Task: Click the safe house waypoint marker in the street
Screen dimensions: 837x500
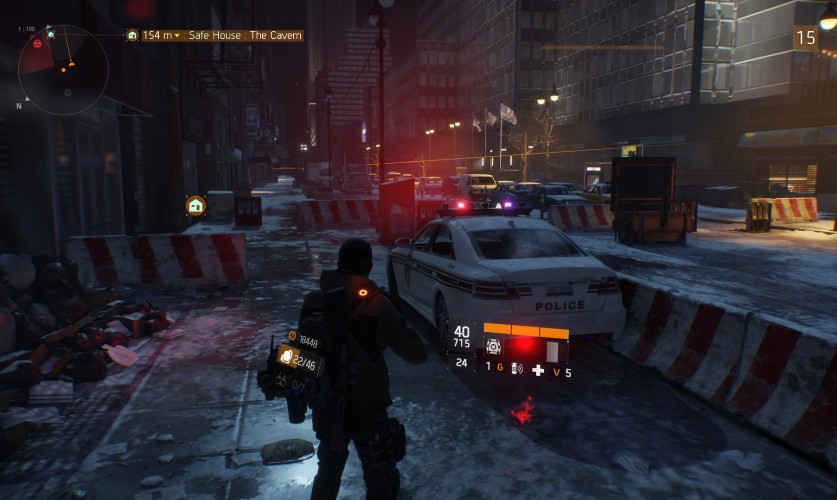Action: [x=195, y=205]
